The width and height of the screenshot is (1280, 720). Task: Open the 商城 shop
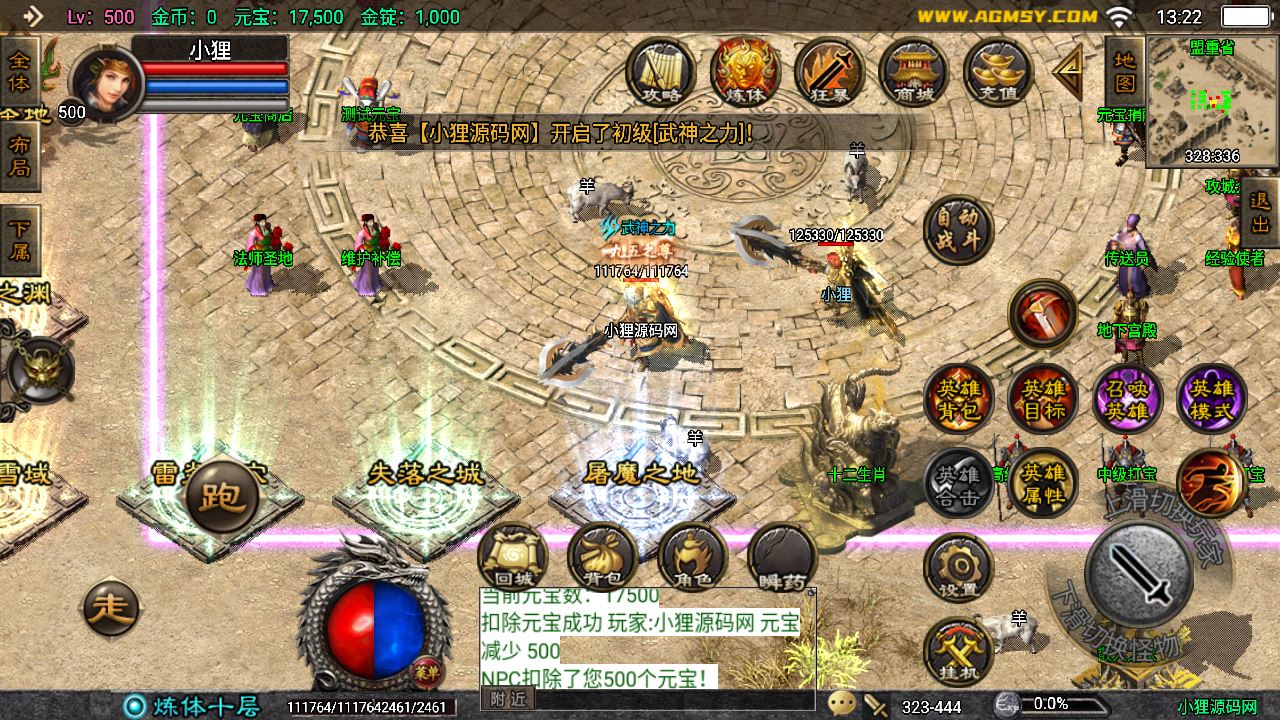[913, 71]
